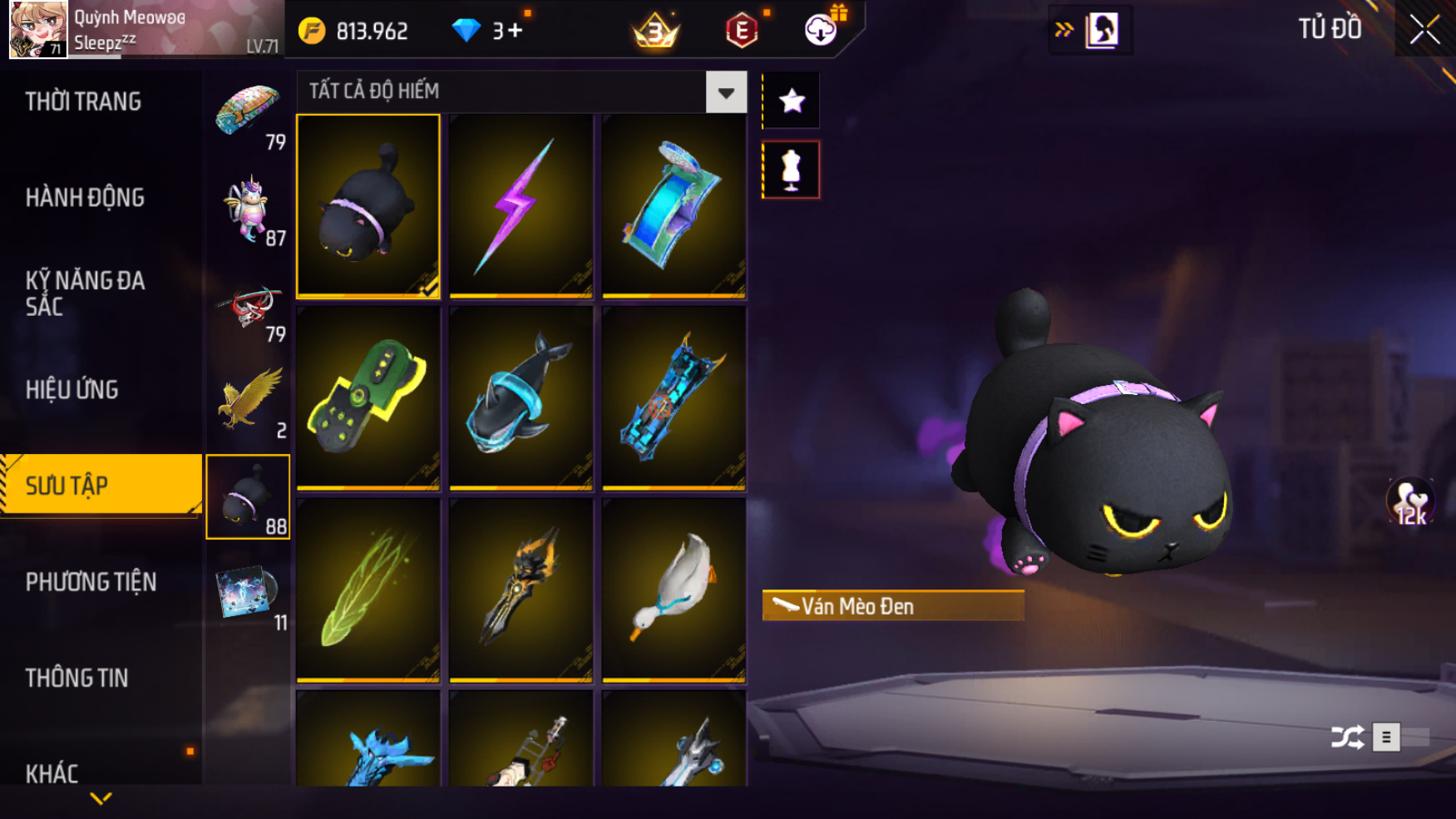Open the Hiệu Ứng category

pos(72,390)
